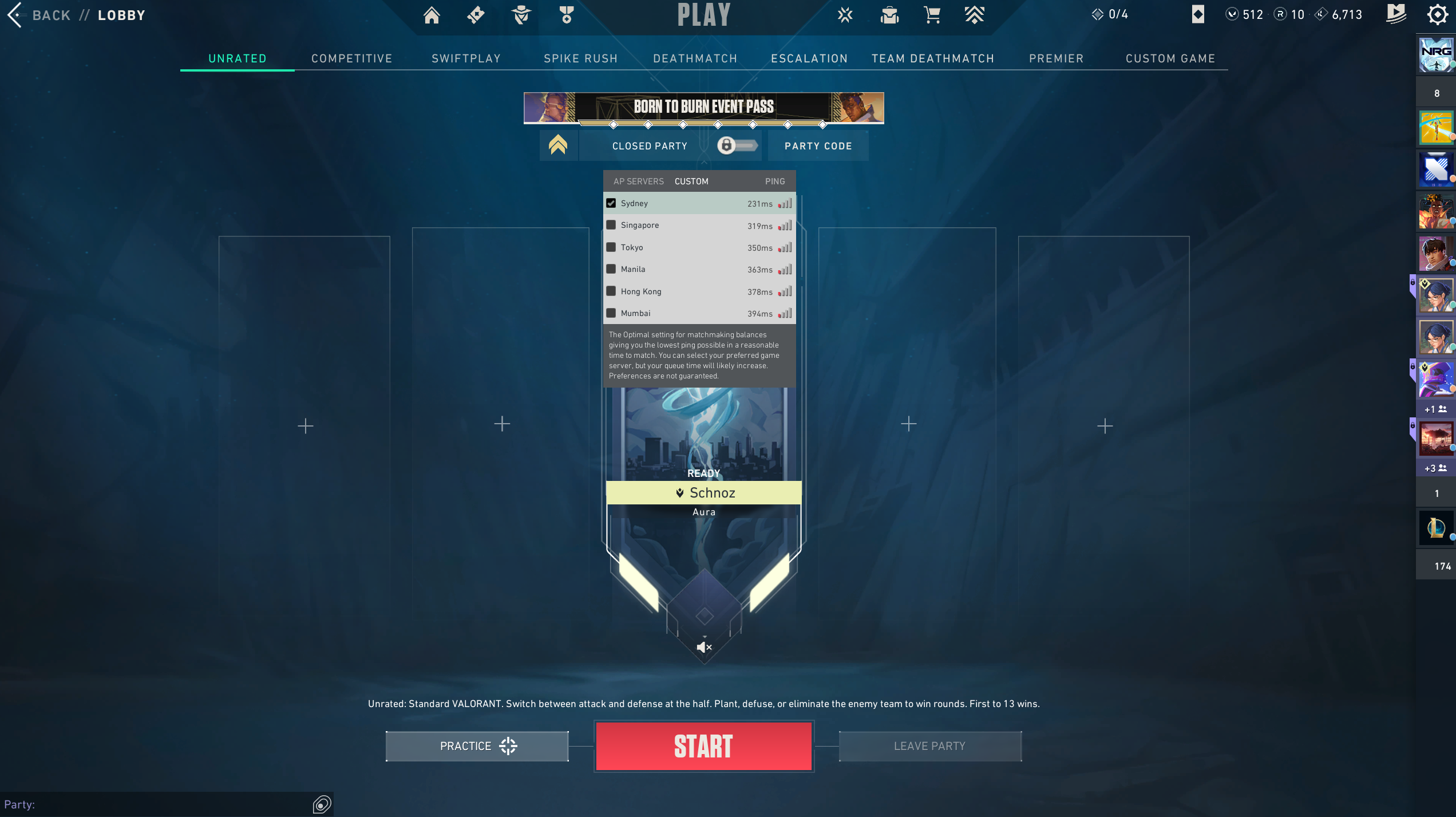This screenshot has width=1456, height=817.
Task: Select the Swiftplay tab
Action: coord(466,58)
